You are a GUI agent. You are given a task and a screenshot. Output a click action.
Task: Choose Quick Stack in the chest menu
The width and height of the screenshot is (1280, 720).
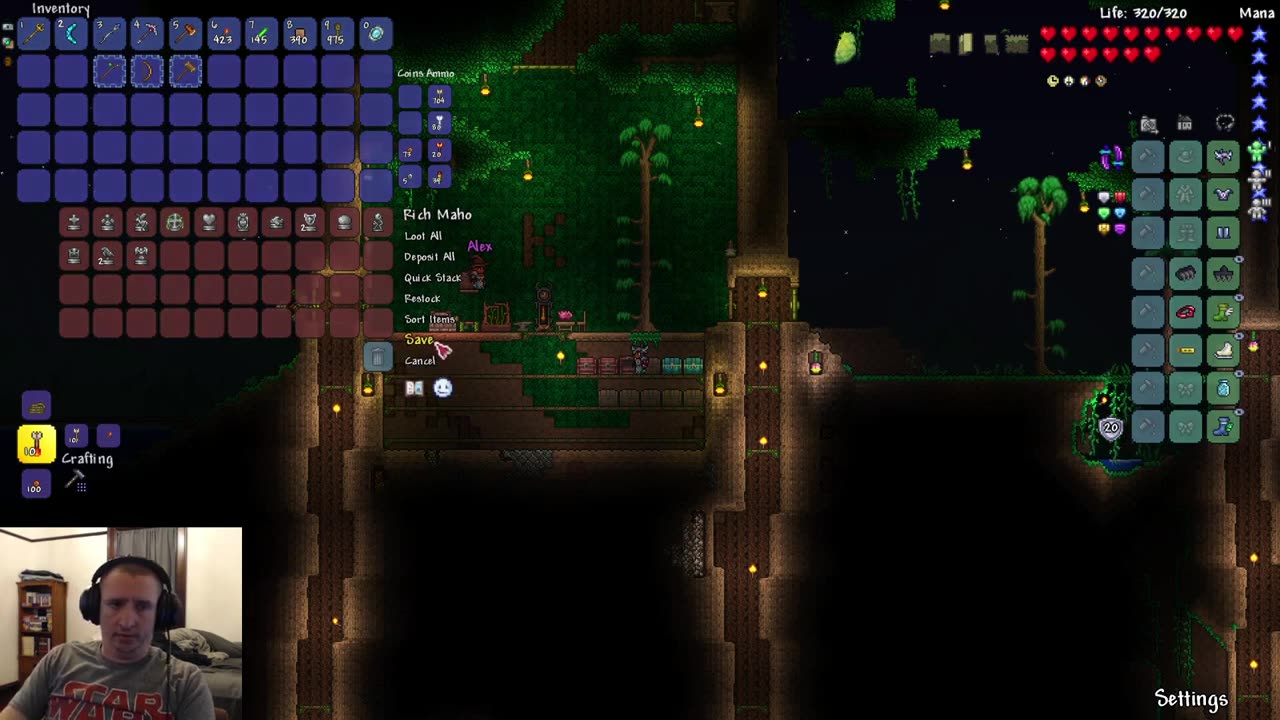pos(431,278)
